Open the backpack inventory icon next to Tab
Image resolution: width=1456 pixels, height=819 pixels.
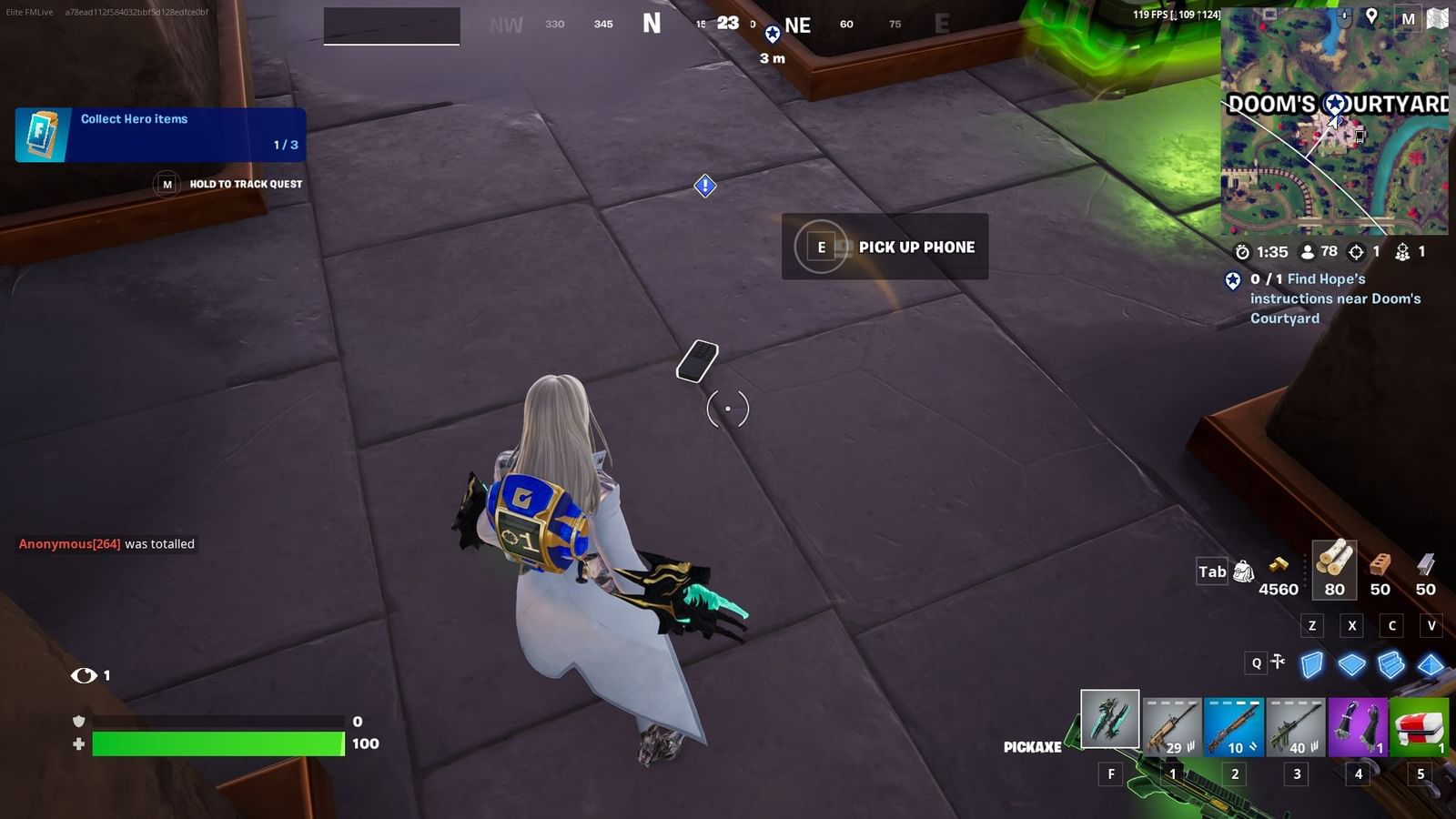1244,571
